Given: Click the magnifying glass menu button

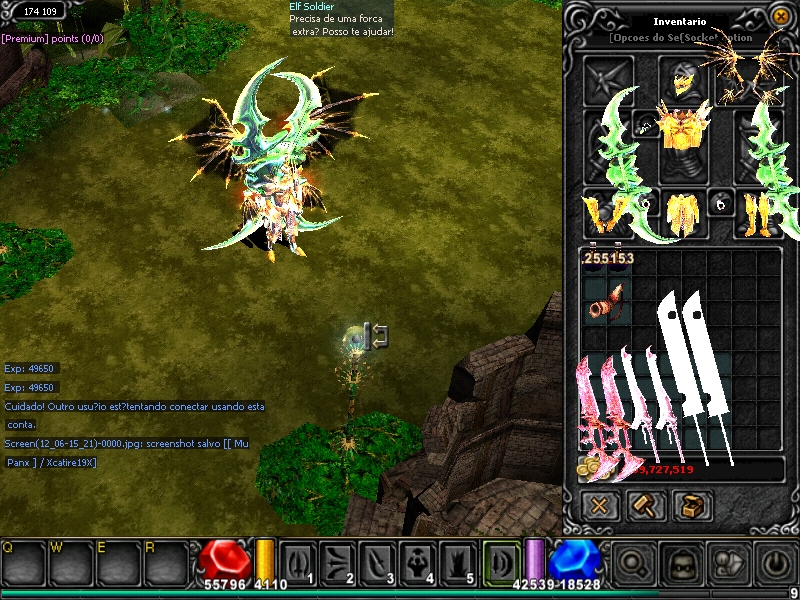Looking at the screenshot, I should (x=634, y=563).
